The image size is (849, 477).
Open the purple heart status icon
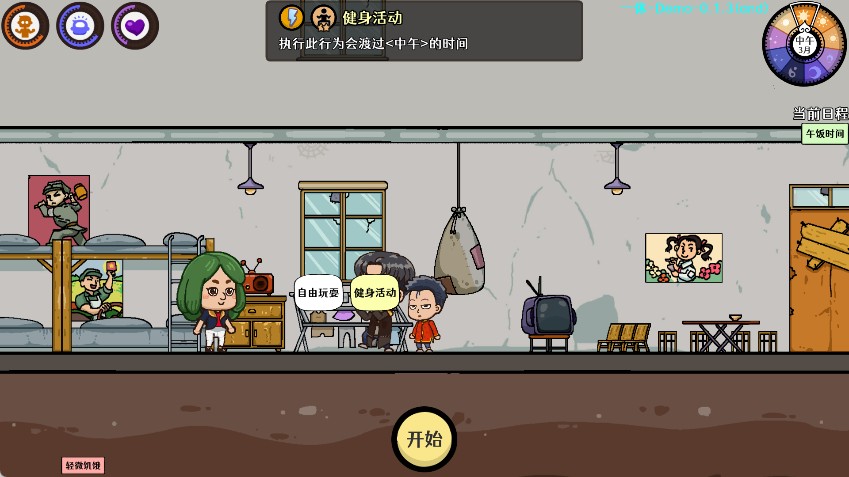(135, 25)
